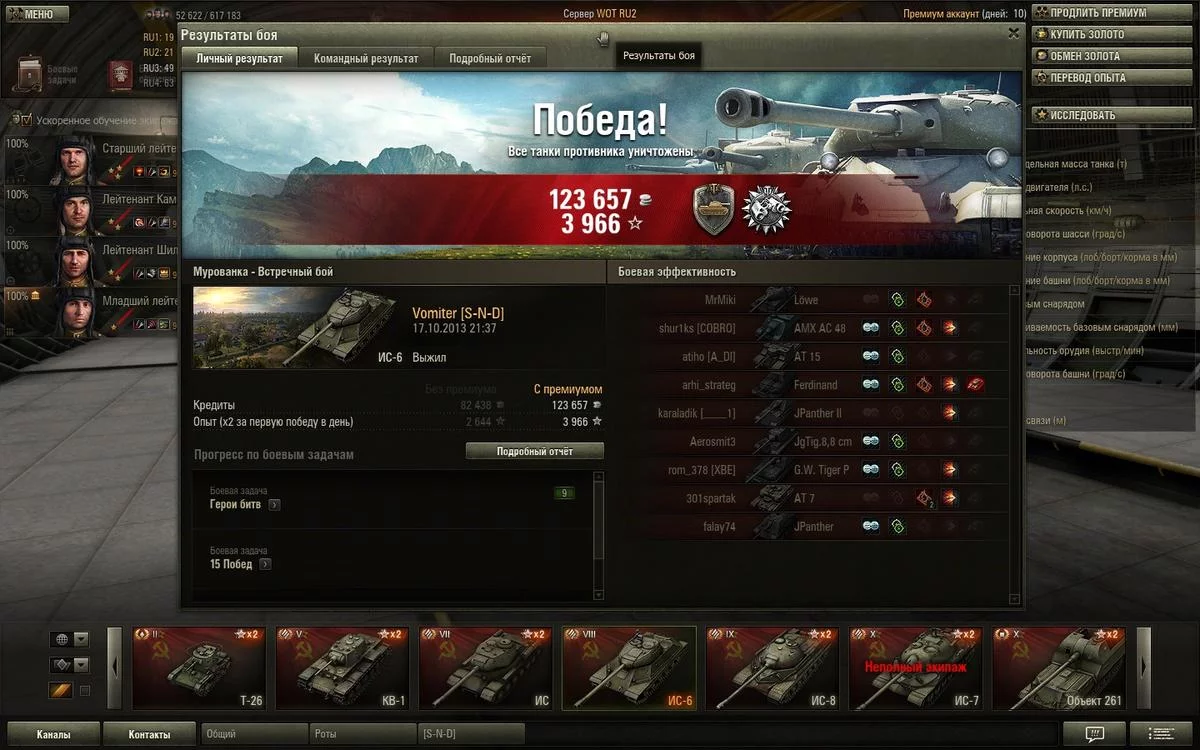This screenshot has height=750, width=1200.
Task: Choose the ИС-8 tank in carousel
Action: 771,668
